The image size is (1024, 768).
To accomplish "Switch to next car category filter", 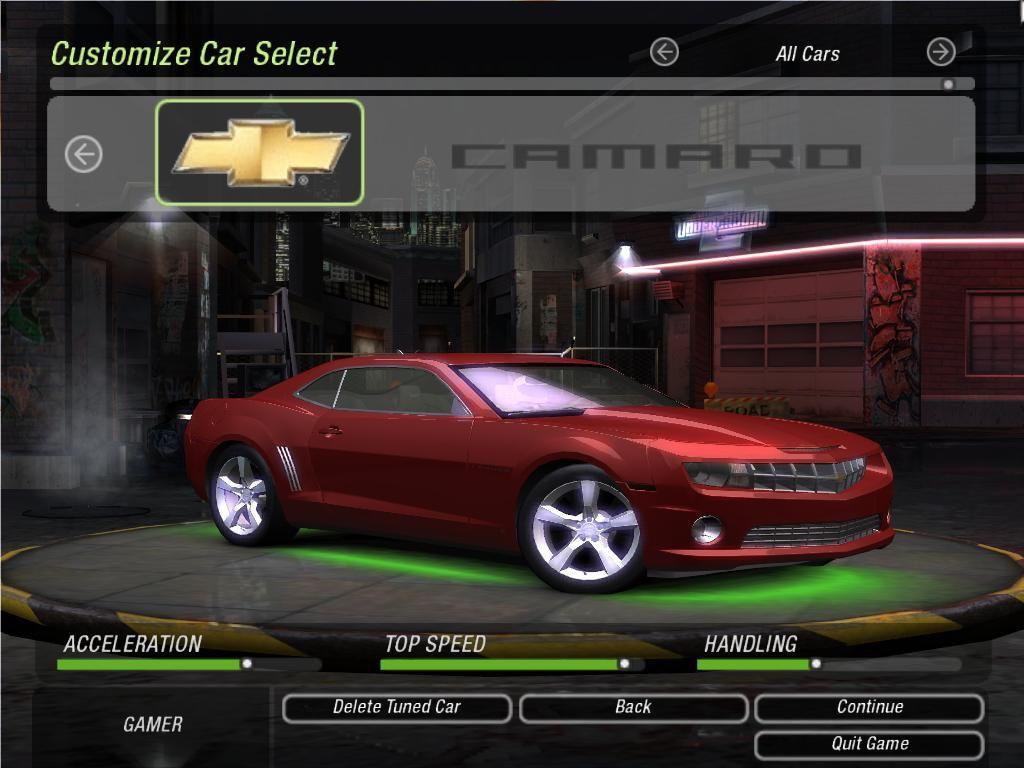I will click(940, 52).
